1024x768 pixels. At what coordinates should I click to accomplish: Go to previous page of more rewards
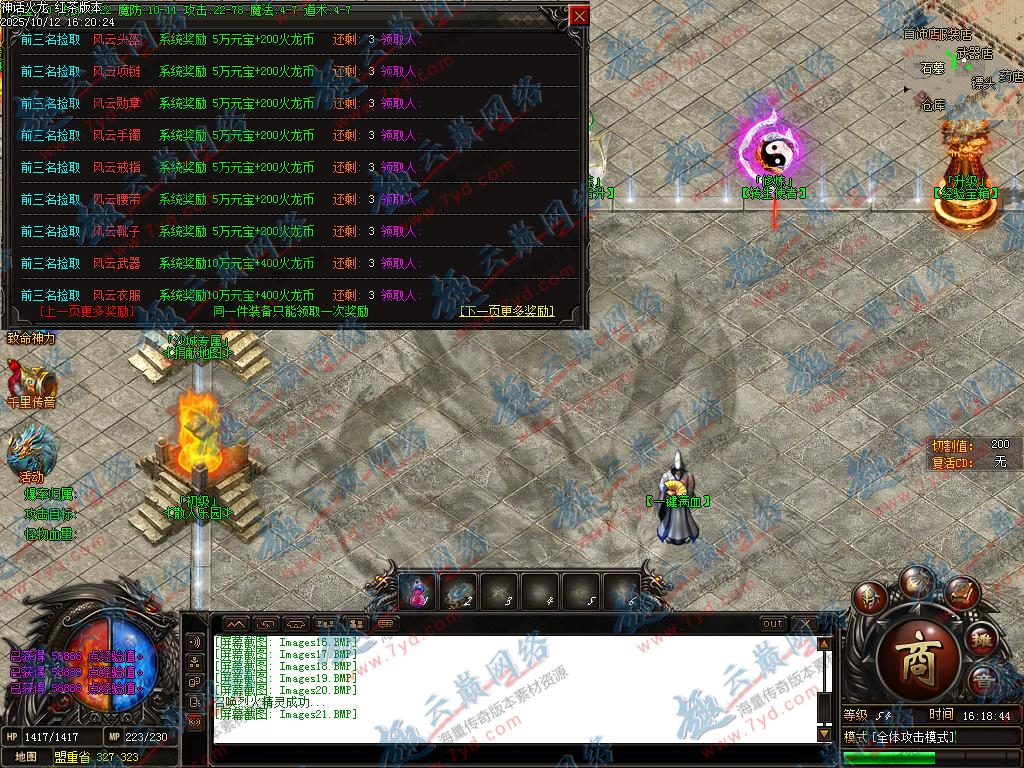(x=87, y=311)
